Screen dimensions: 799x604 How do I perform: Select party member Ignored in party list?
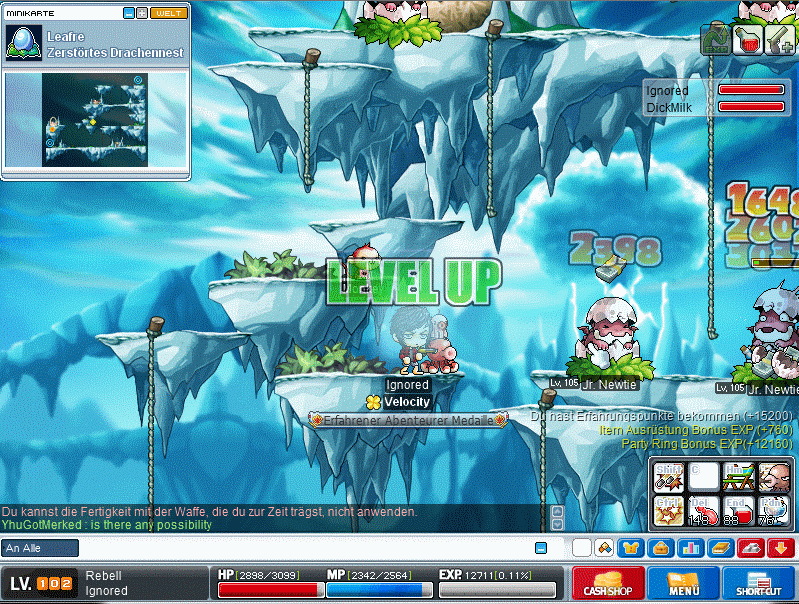point(668,91)
